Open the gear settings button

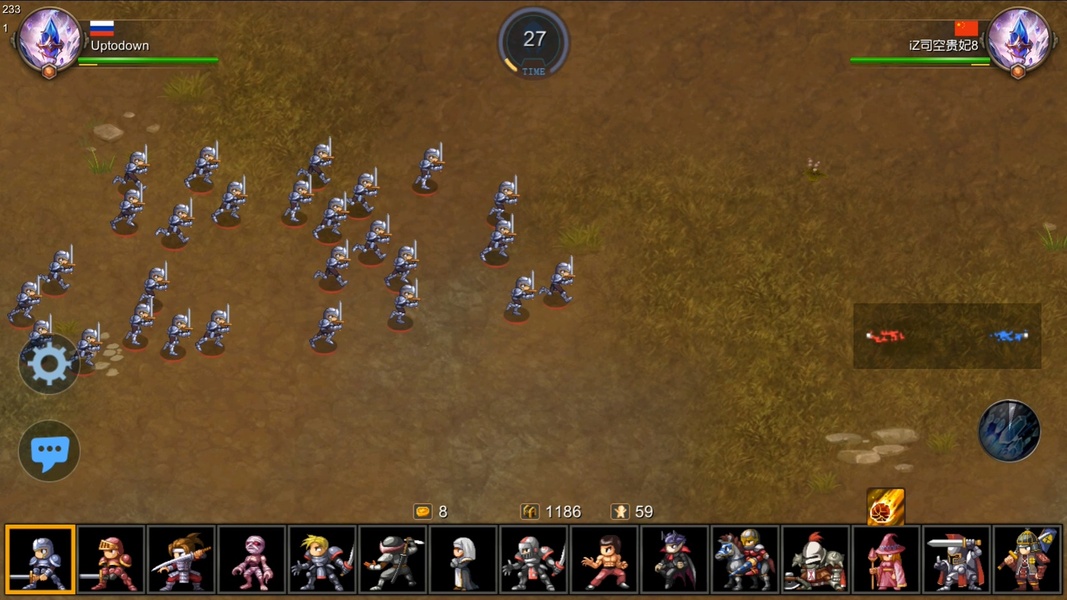[49, 365]
